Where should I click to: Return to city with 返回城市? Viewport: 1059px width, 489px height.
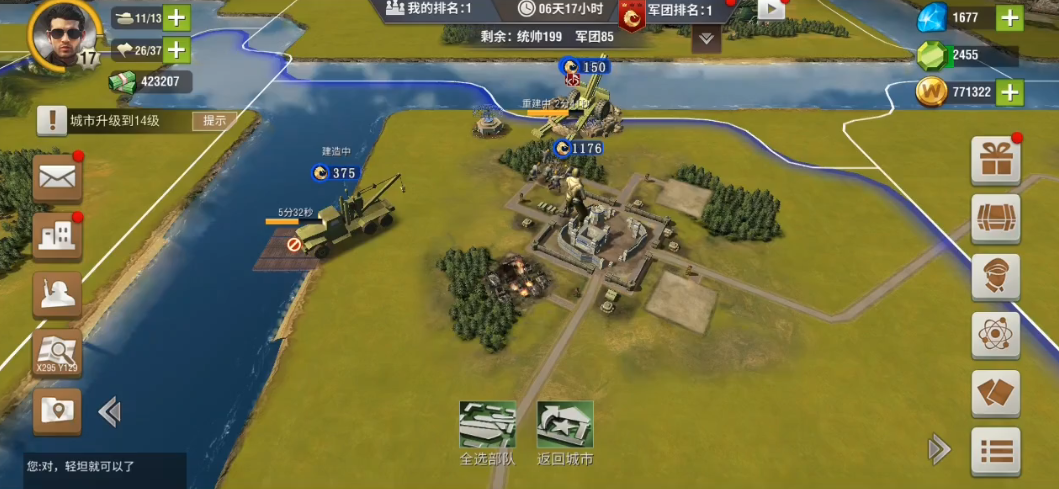(x=565, y=433)
